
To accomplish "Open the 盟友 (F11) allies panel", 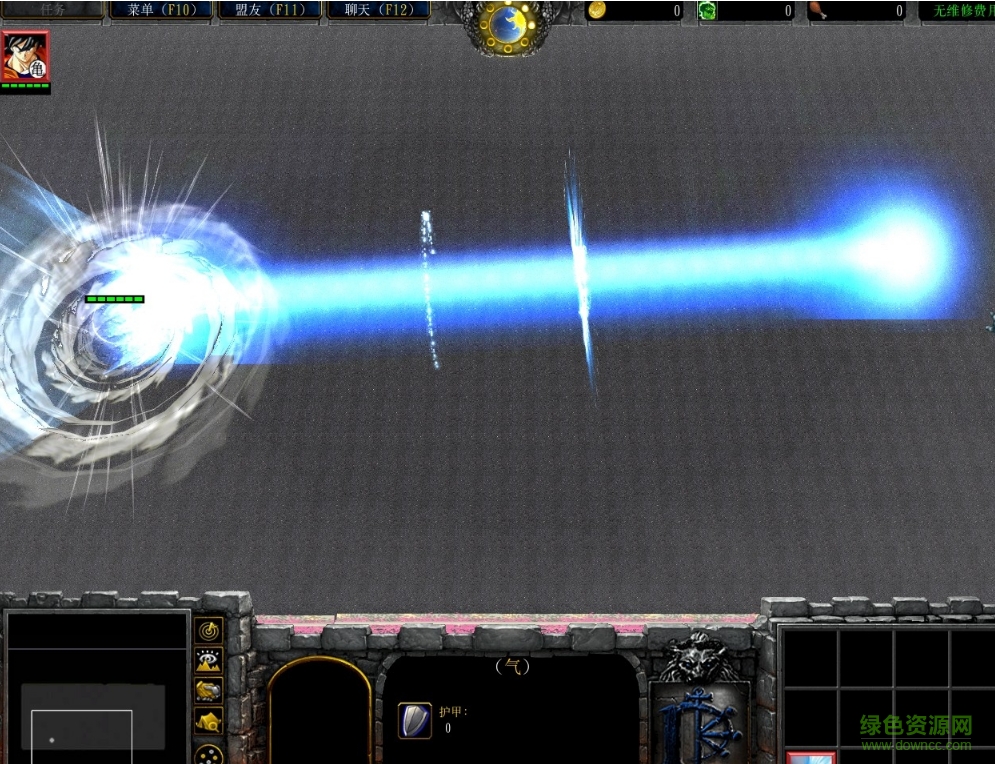I will pos(270,10).
